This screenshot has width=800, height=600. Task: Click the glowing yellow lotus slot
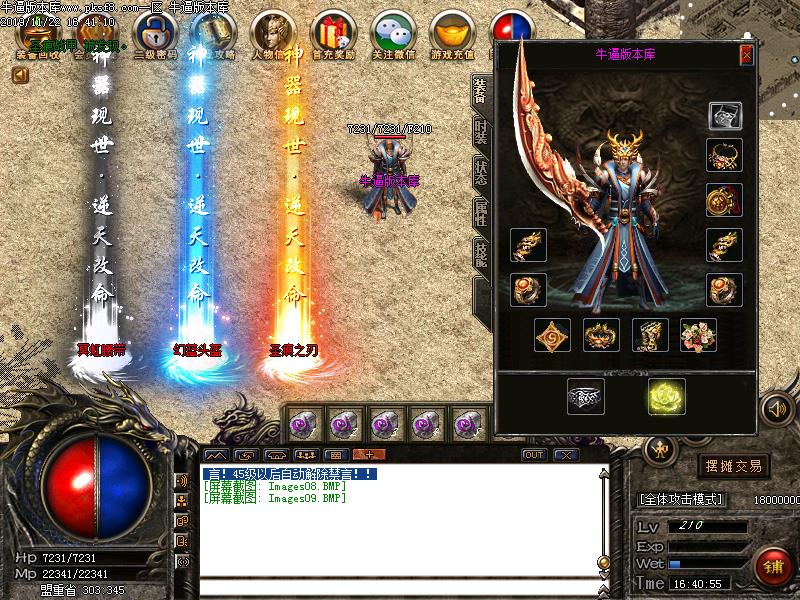(x=664, y=397)
